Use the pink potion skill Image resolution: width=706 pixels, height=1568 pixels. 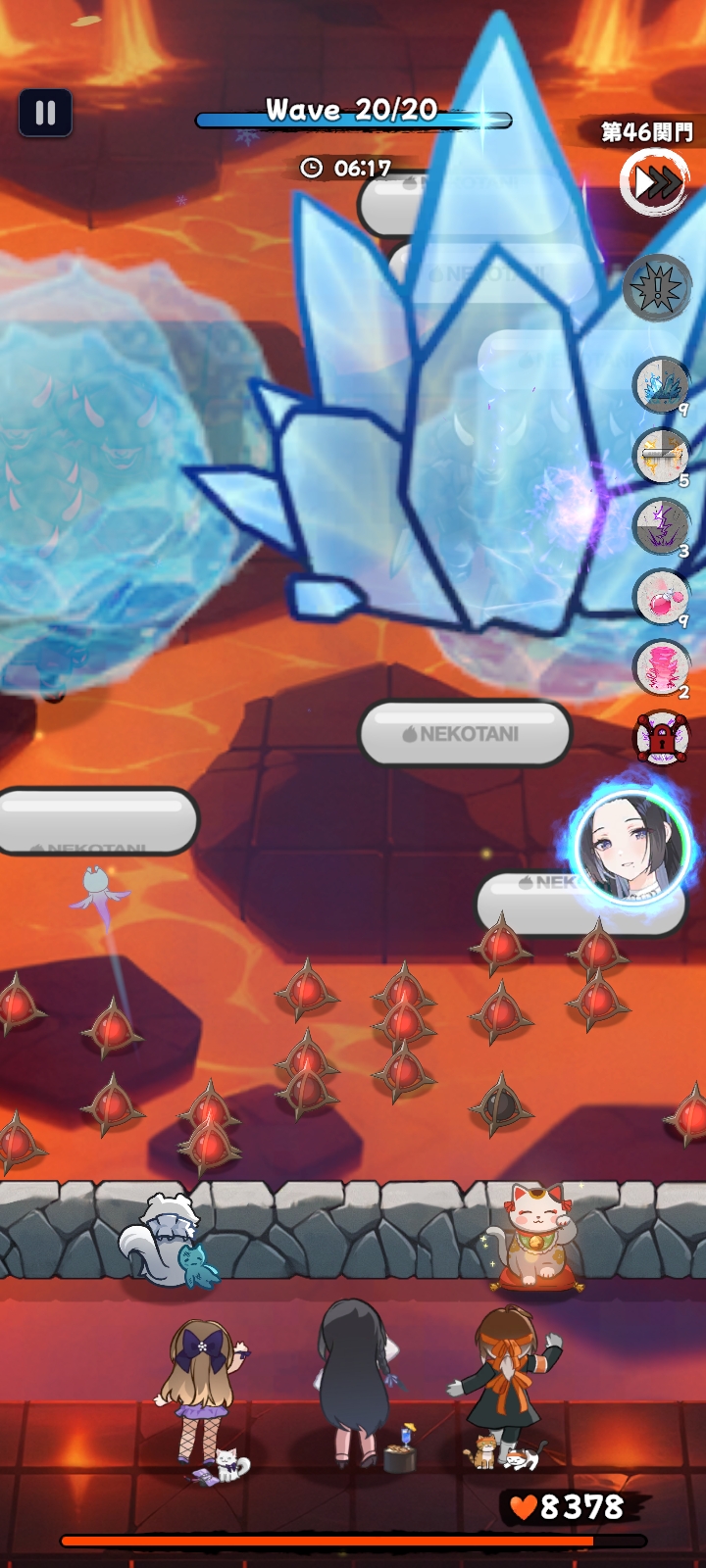(x=661, y=597)
